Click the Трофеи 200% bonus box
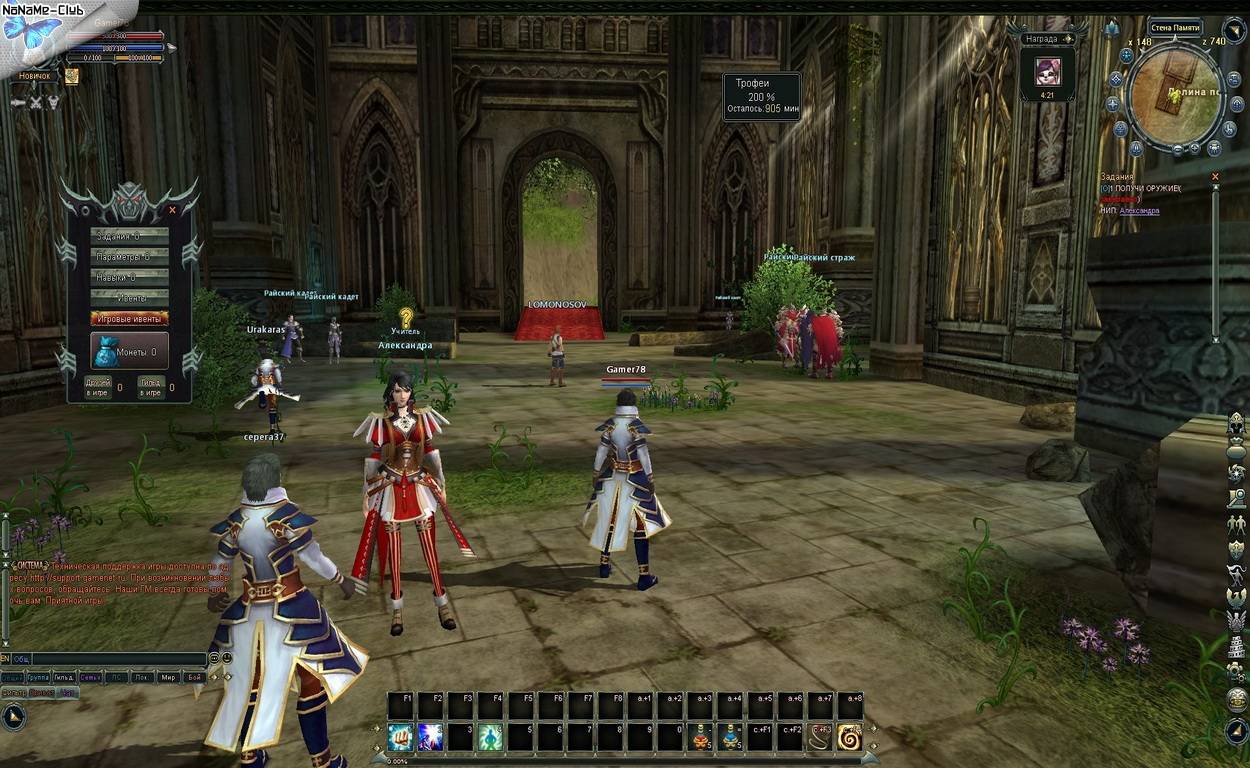The height and width of the screenshot is (768, 1250). coord(762,96)
